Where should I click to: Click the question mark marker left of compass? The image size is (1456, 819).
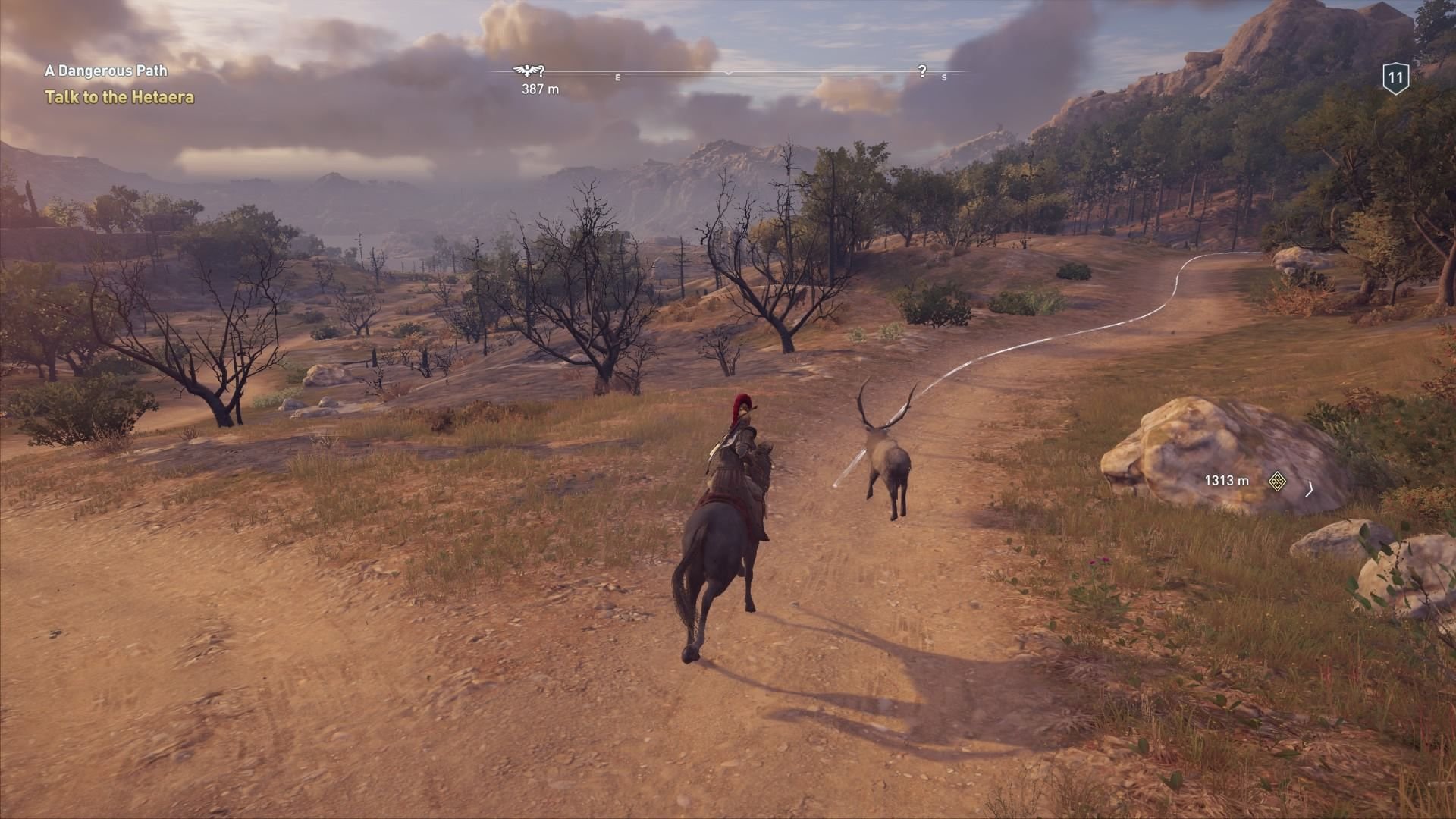coord(541,71)
